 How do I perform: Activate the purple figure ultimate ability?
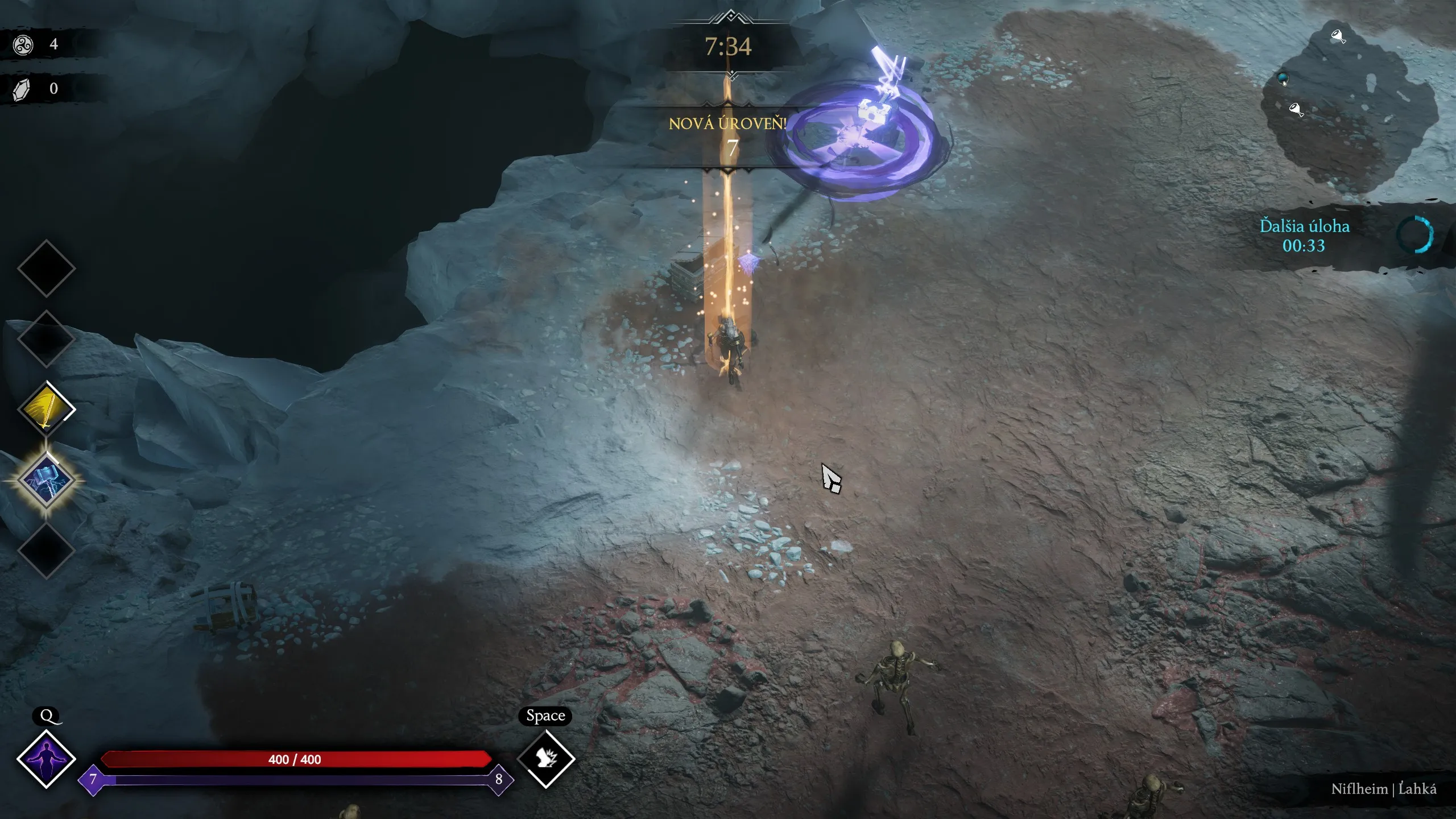point(46,759)
